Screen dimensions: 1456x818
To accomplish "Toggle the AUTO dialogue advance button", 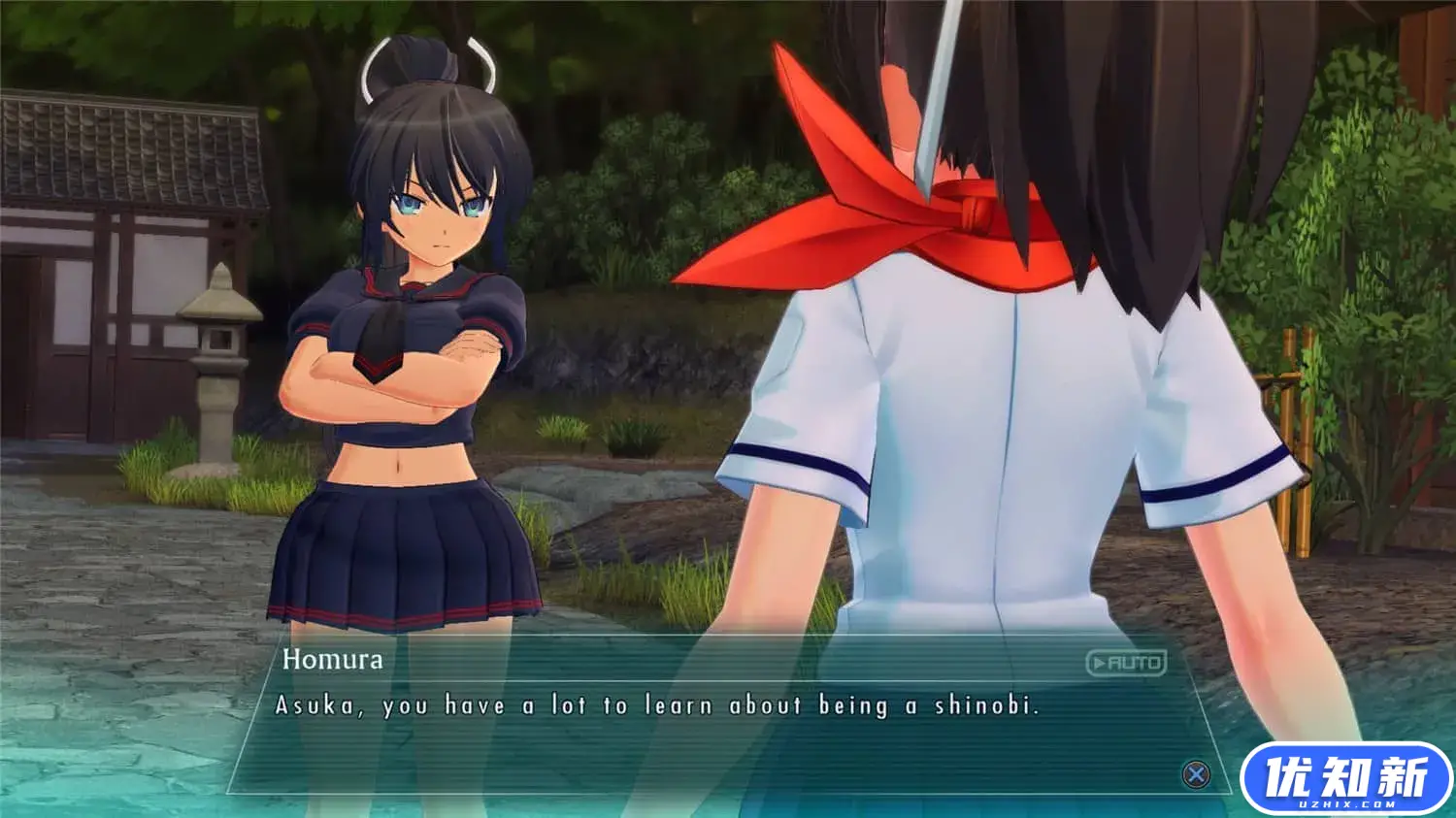I will tap(1126, 664).
